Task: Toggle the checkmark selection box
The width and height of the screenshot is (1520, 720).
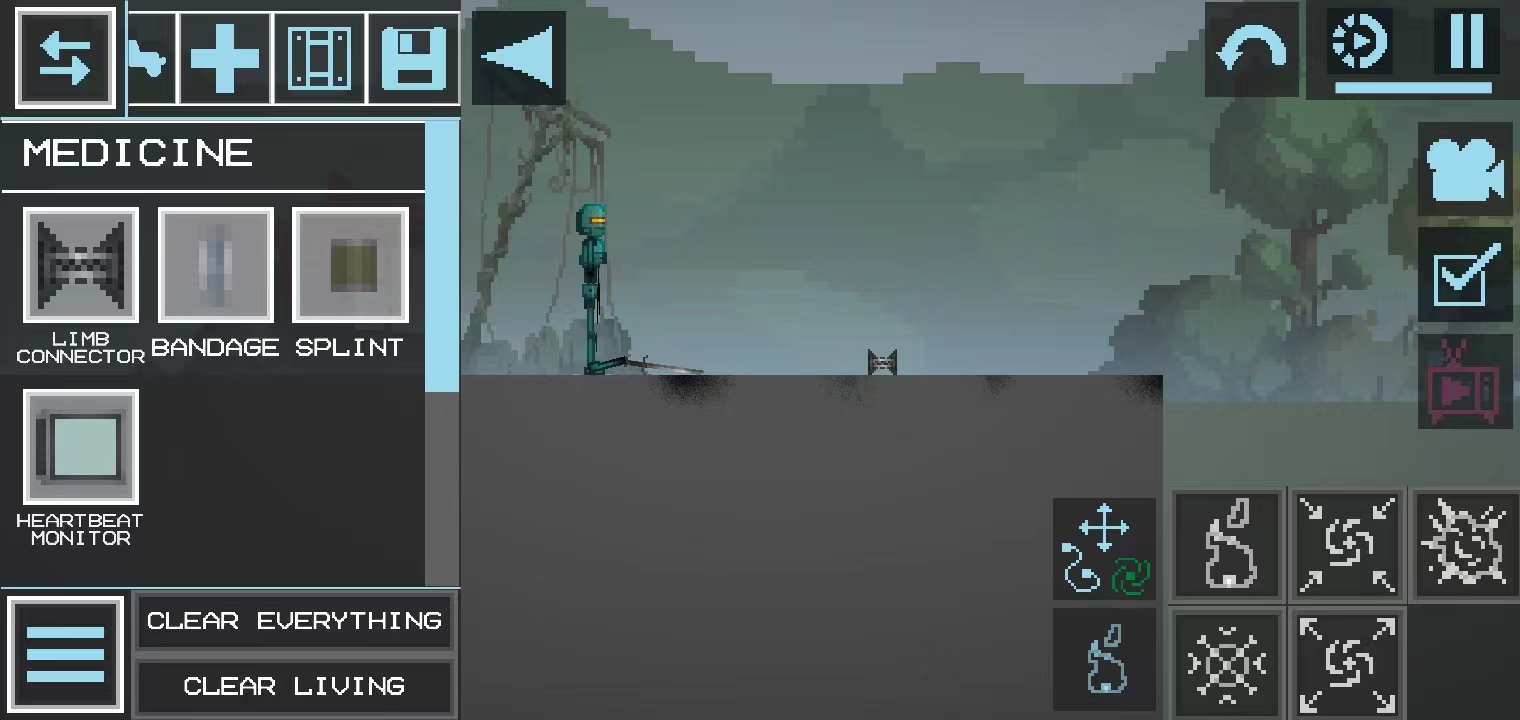Action: (1465, 275)
